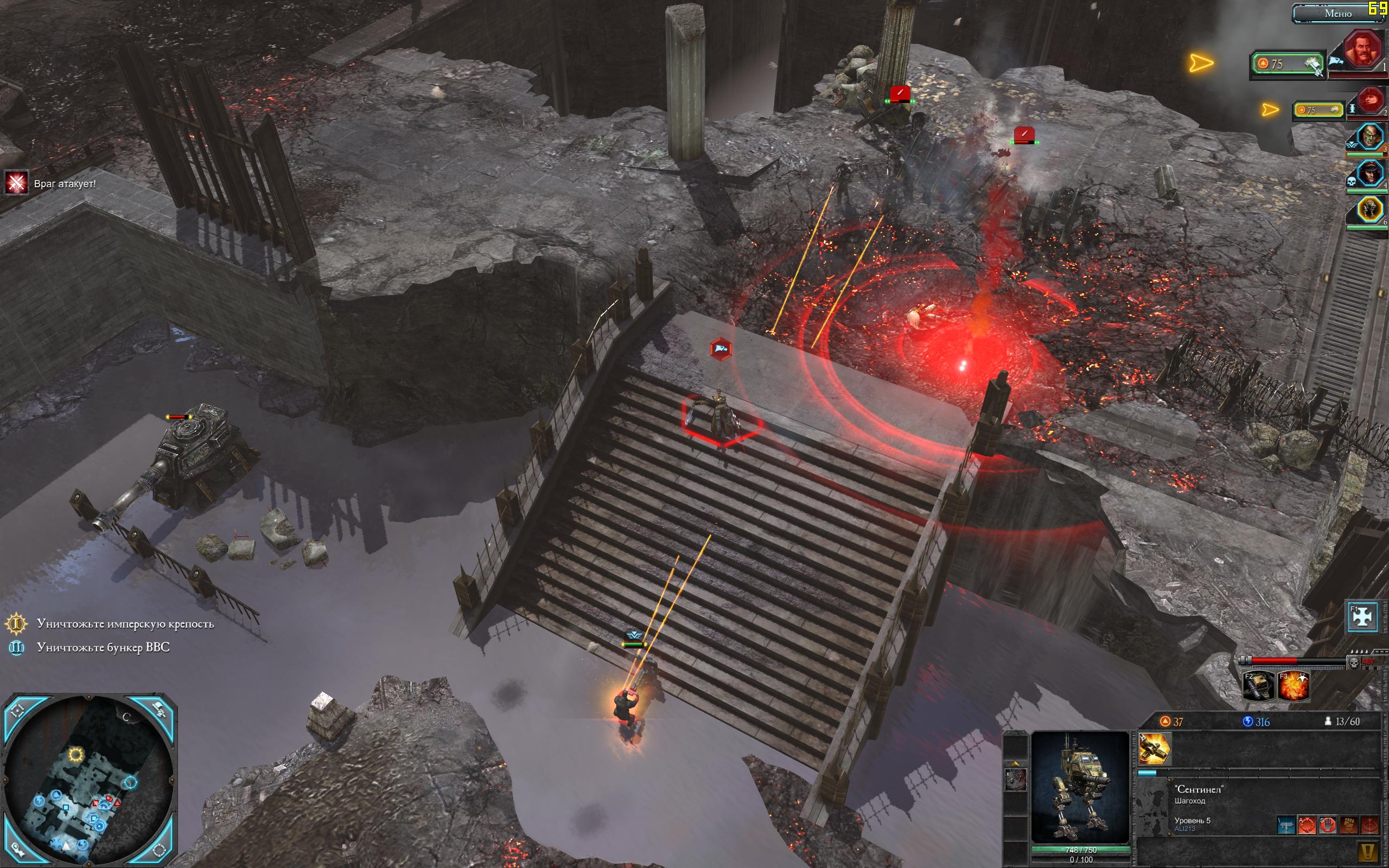Click on the circular minimap
The image size is (1389, 868).
pyautogui.click(x=89, y=781)
